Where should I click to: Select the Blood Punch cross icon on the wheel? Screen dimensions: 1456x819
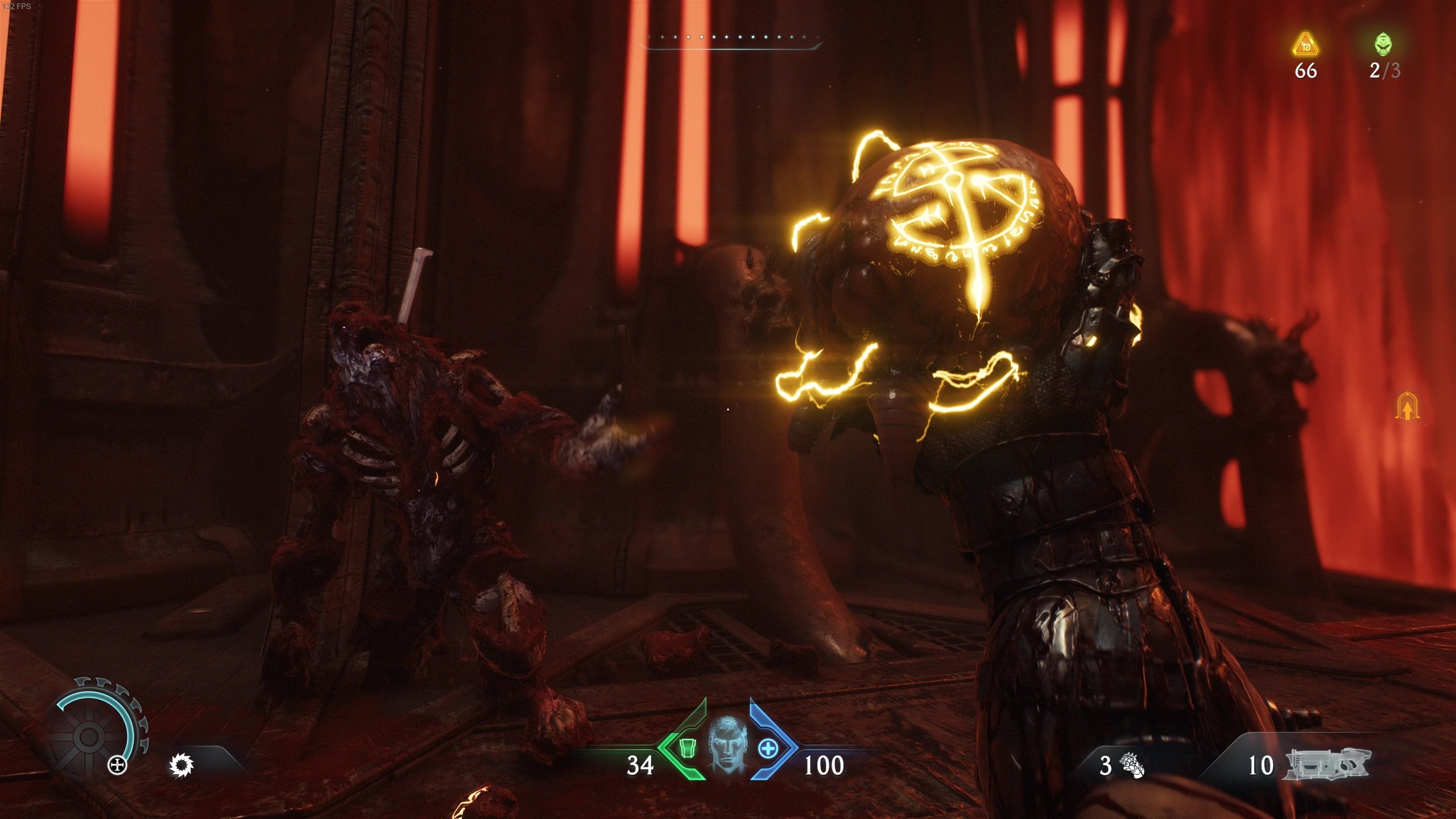(117, 765)
